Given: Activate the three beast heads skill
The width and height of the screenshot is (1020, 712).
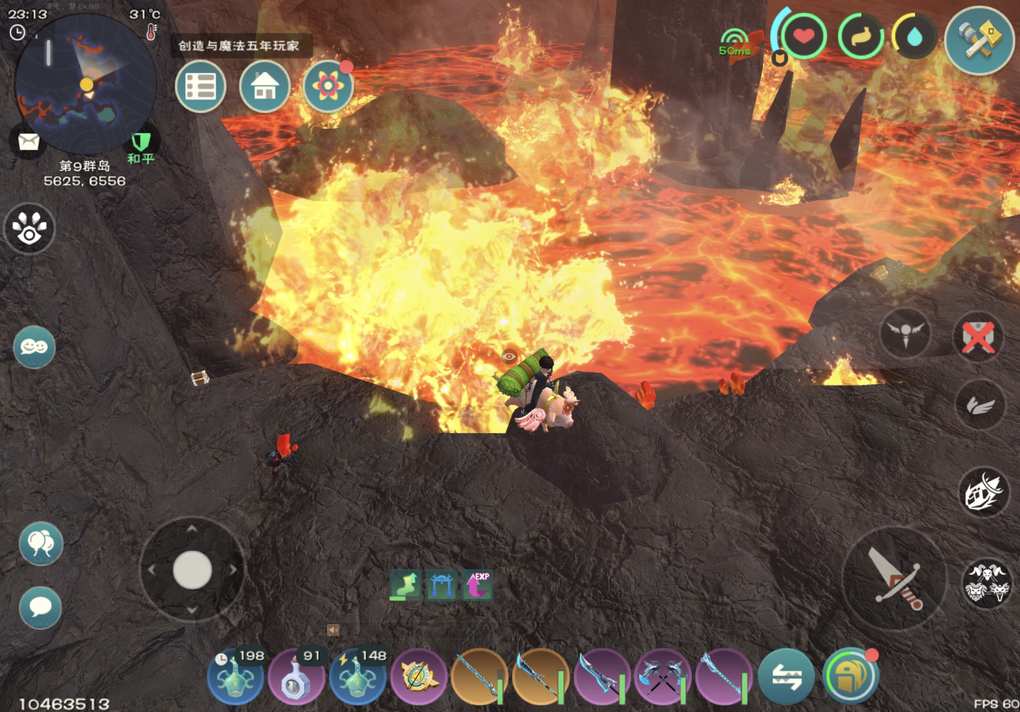Looking at the screenshot, I should tap(986, 583).
